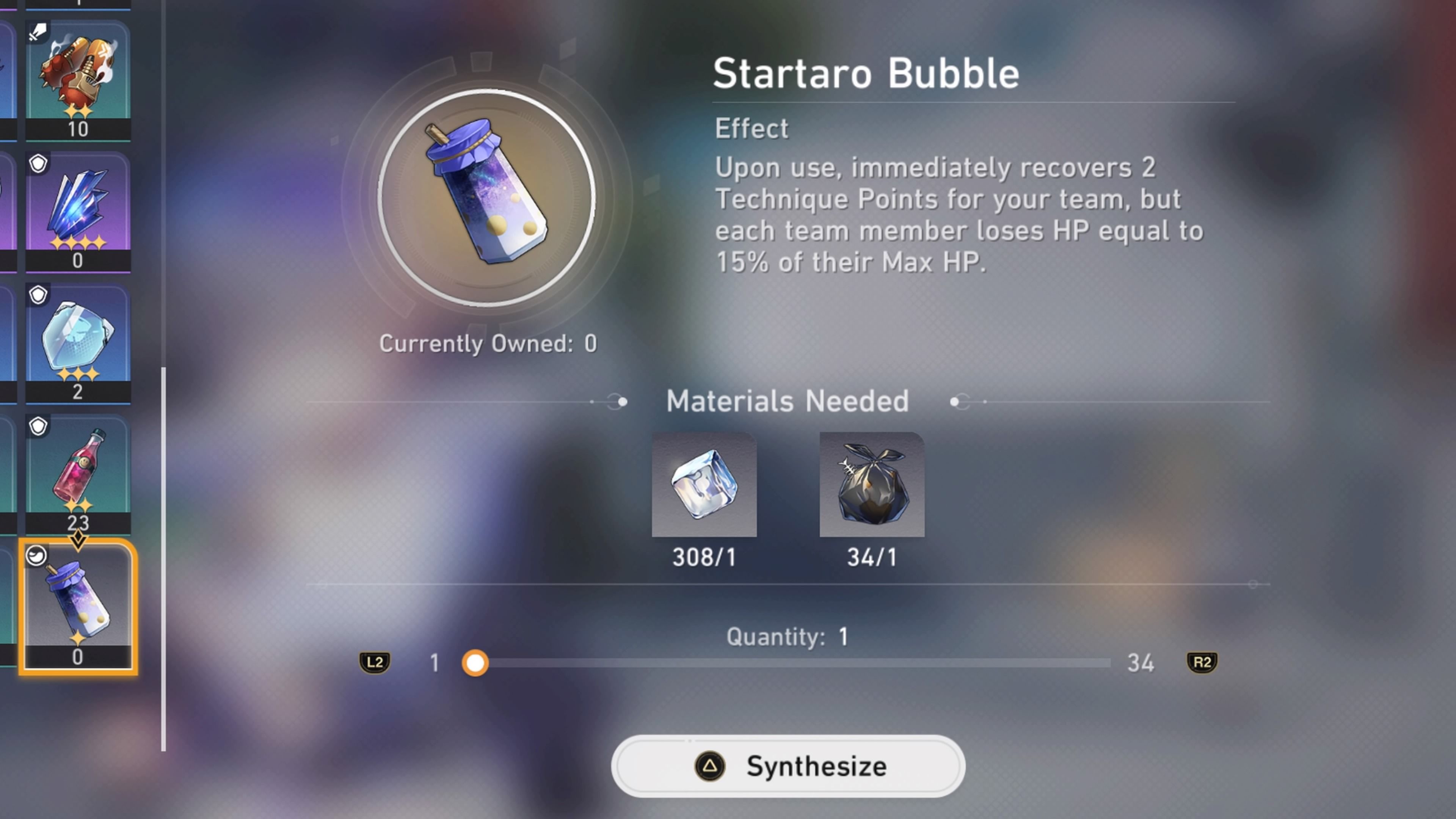
Task: Click the ice cube material costing 308/1
Action: (704, 485)
